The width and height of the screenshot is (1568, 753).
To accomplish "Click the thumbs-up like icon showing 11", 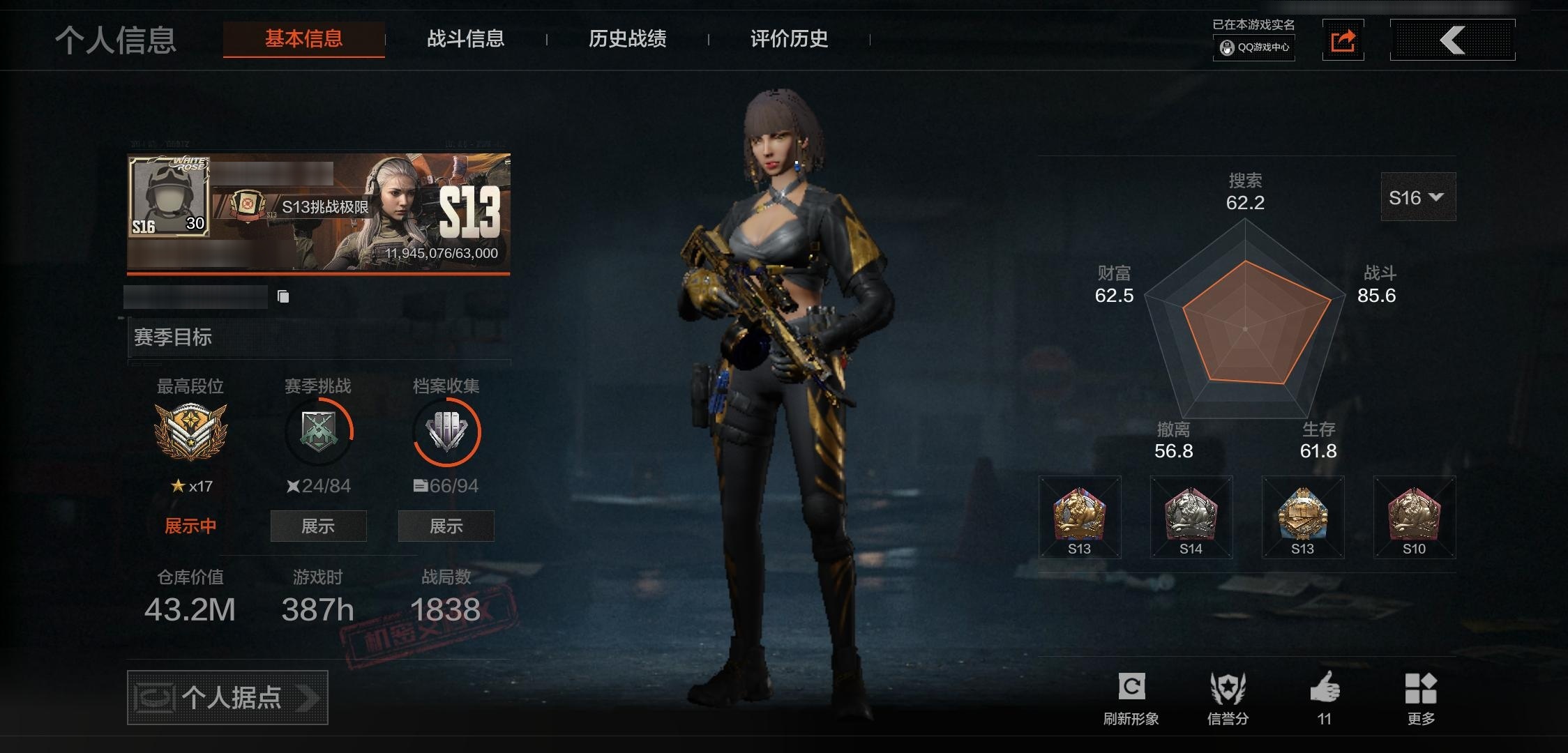I will 1325,687.
